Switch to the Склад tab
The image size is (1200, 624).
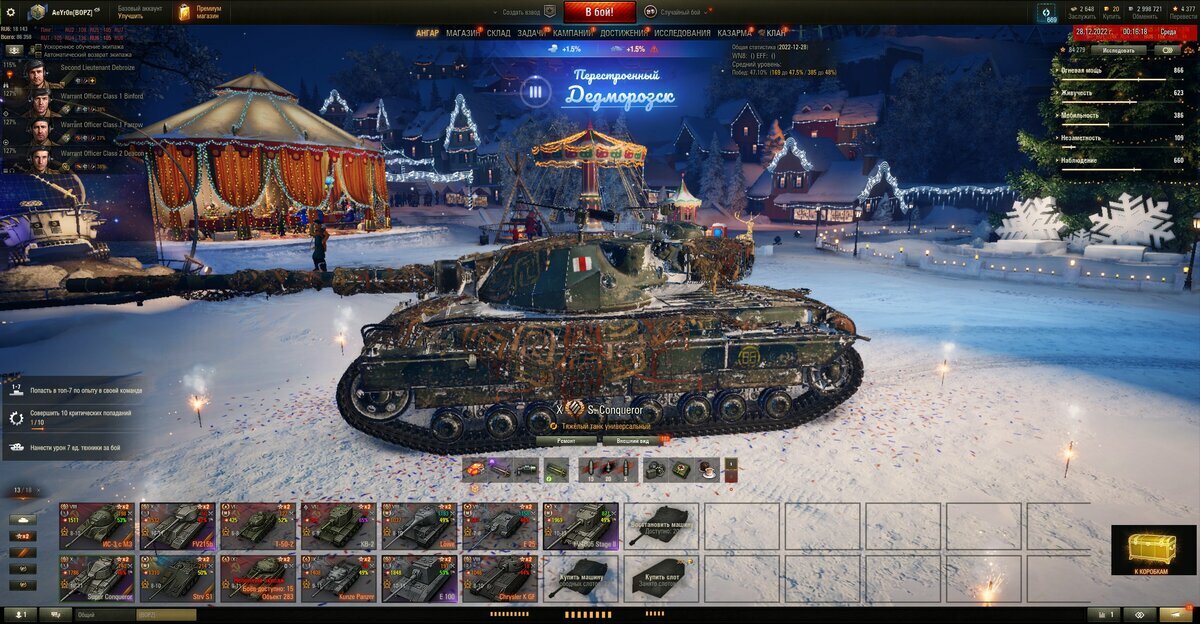[x=498, y=33]
